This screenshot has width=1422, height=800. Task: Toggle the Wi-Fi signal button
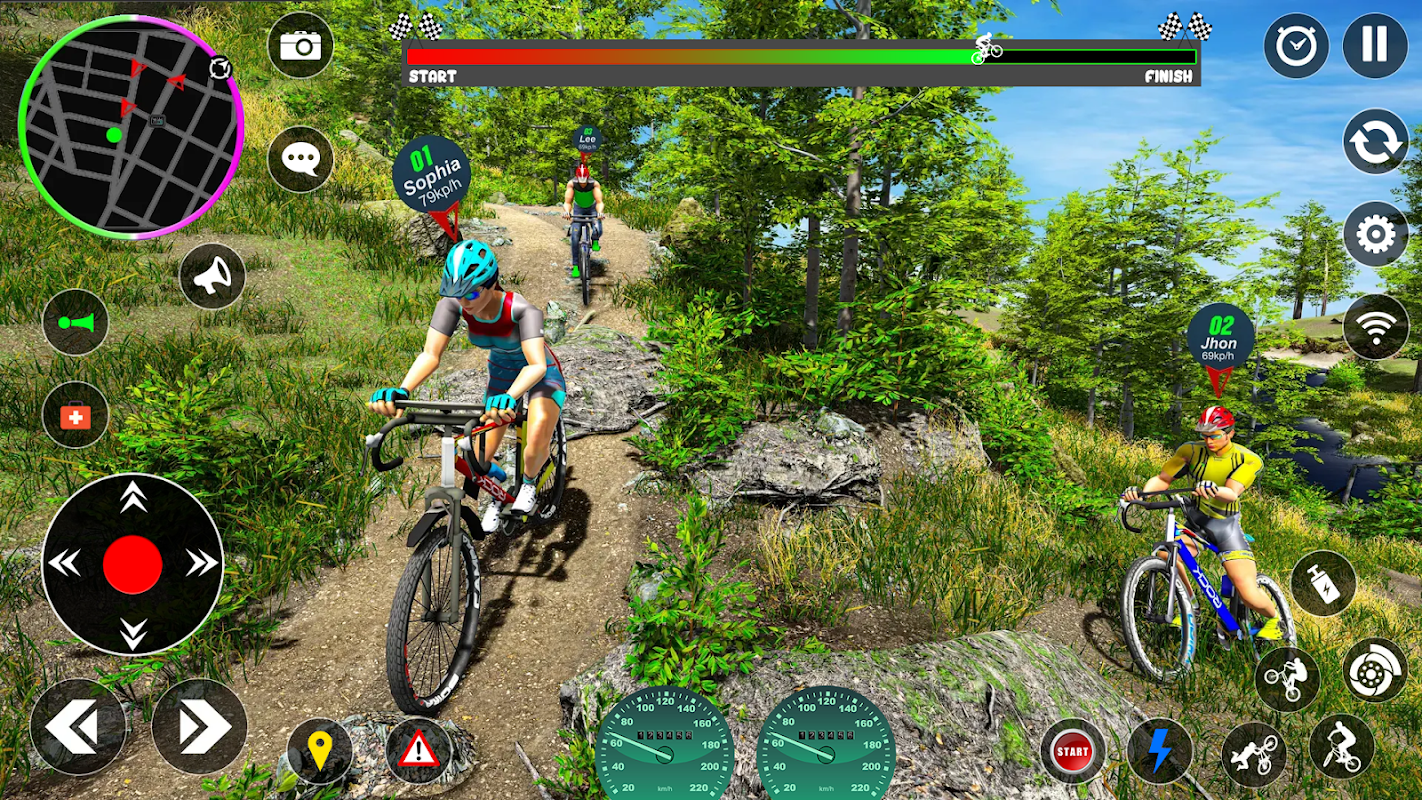[1375, 326]
